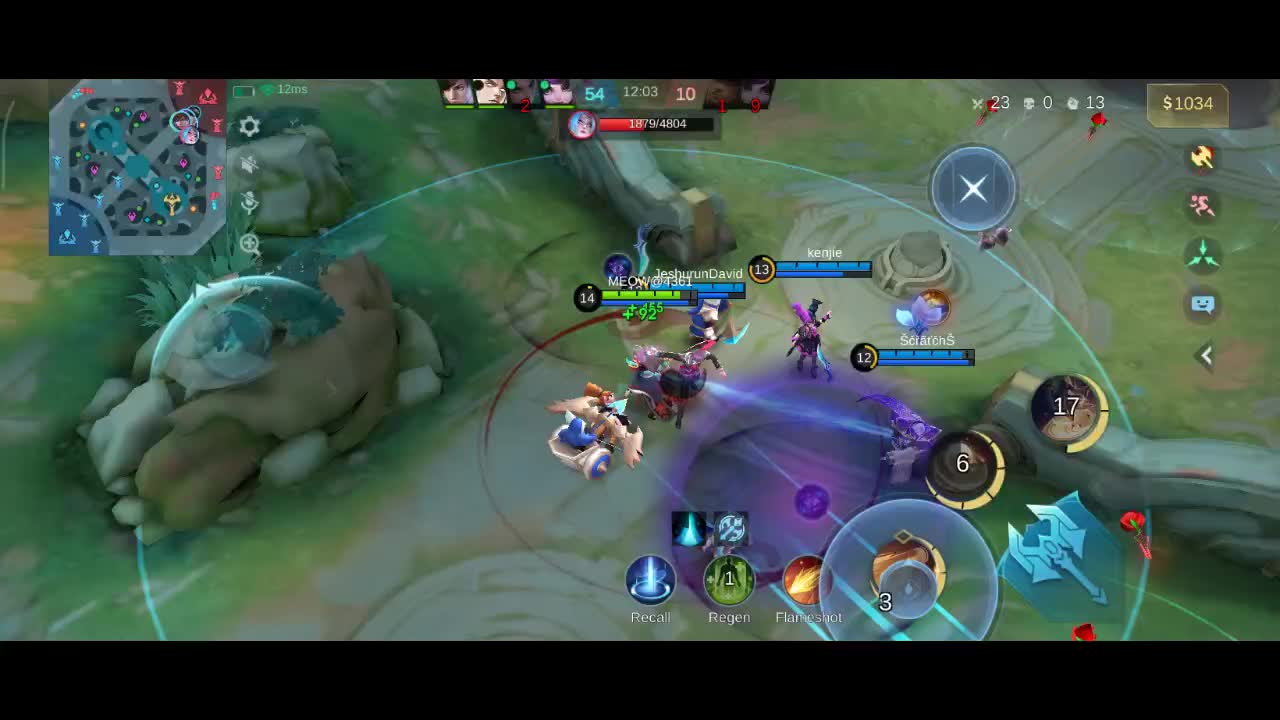Tap the magnifier zoom-in icon
This screenshot has width=1280, height=720.
pyautogui.click(x=250, y=243)
